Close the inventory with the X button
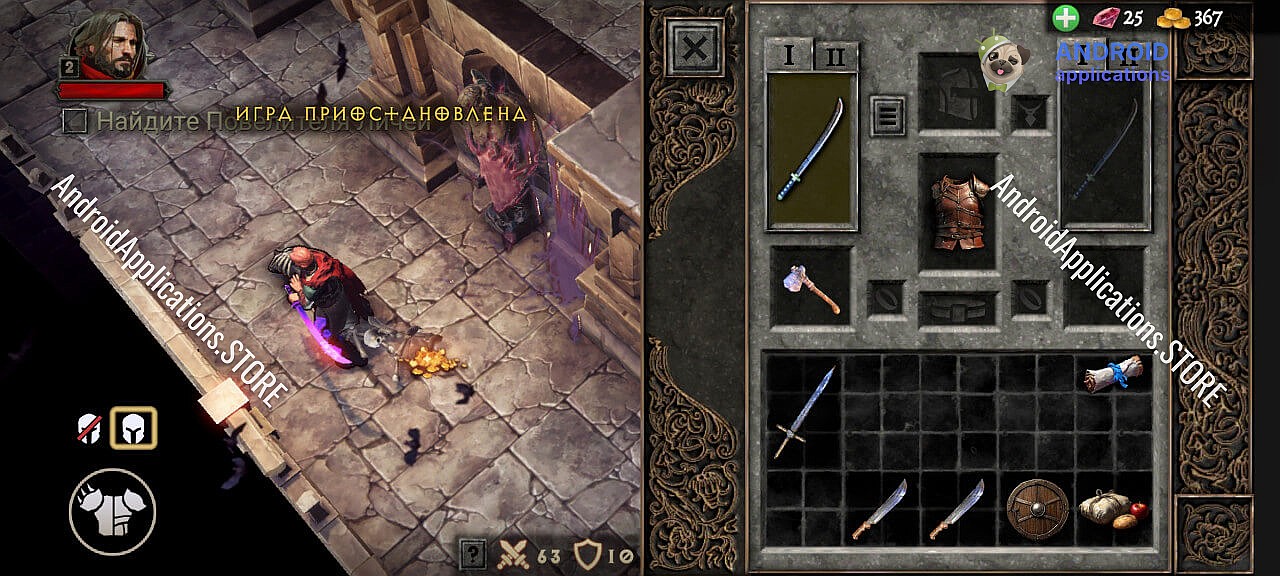Screen dimensions: 1280x576 click(695, 47)
